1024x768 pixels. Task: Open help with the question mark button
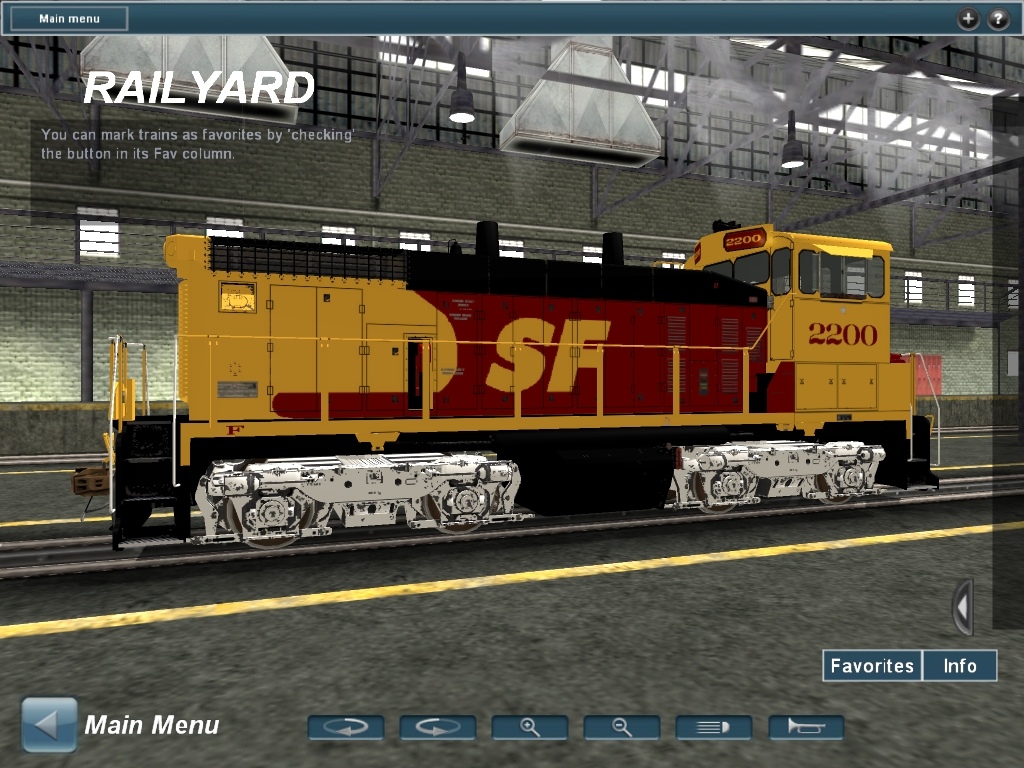[998, 18]
